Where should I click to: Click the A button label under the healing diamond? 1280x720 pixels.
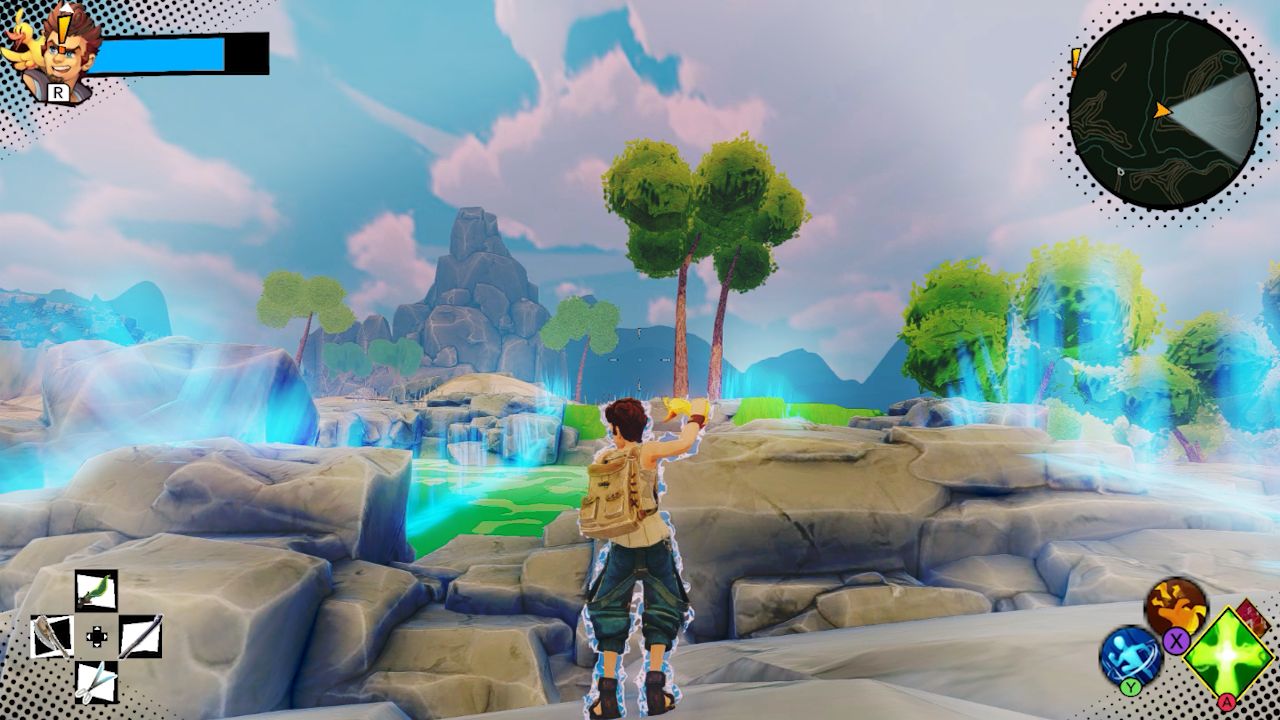point(1226,702)
